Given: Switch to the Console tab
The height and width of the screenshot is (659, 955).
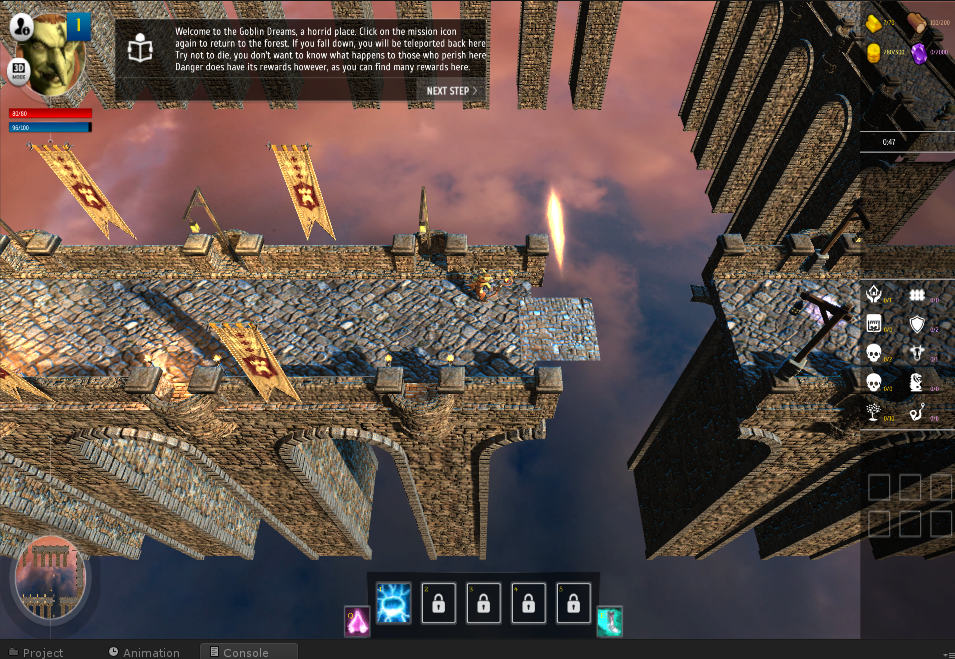Looking at the screenshot, I should [x=245, y=652].
